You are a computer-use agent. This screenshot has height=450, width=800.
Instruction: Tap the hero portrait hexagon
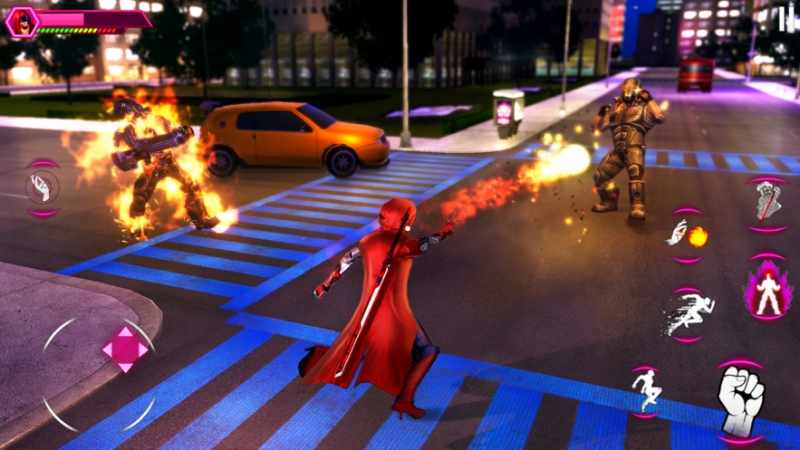(x=21, y=22)
